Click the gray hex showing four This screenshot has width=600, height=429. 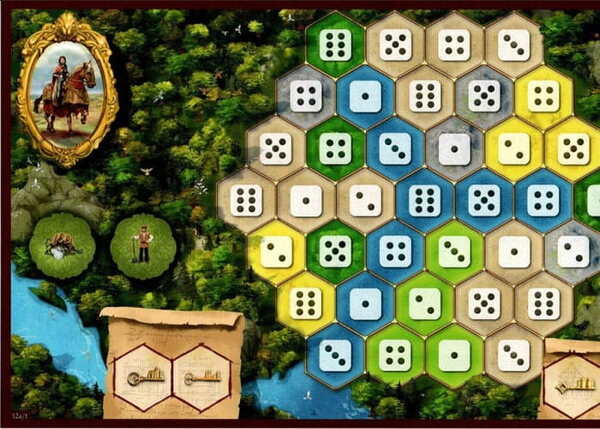point(305,97)
